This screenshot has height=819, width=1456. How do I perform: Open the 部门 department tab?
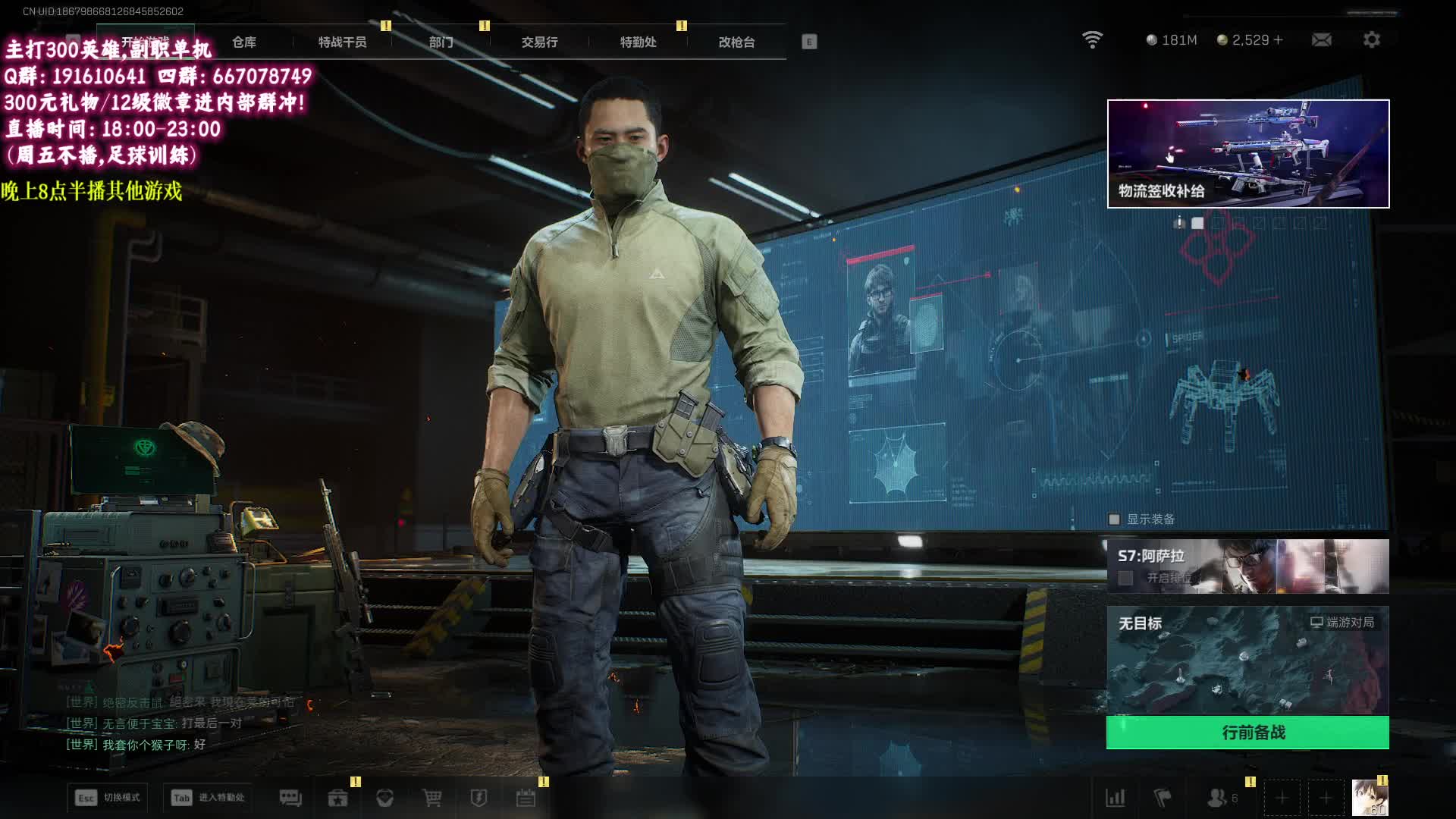[x=441, y=42]
